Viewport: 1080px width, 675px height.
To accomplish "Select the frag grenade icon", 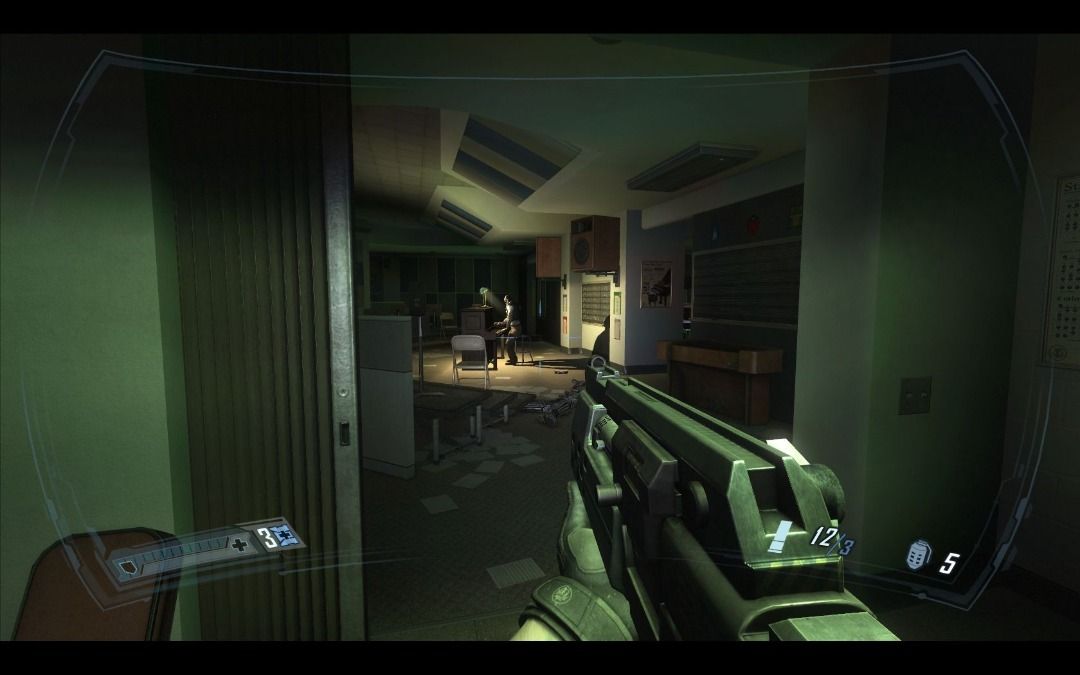I will tap(916, 556).
